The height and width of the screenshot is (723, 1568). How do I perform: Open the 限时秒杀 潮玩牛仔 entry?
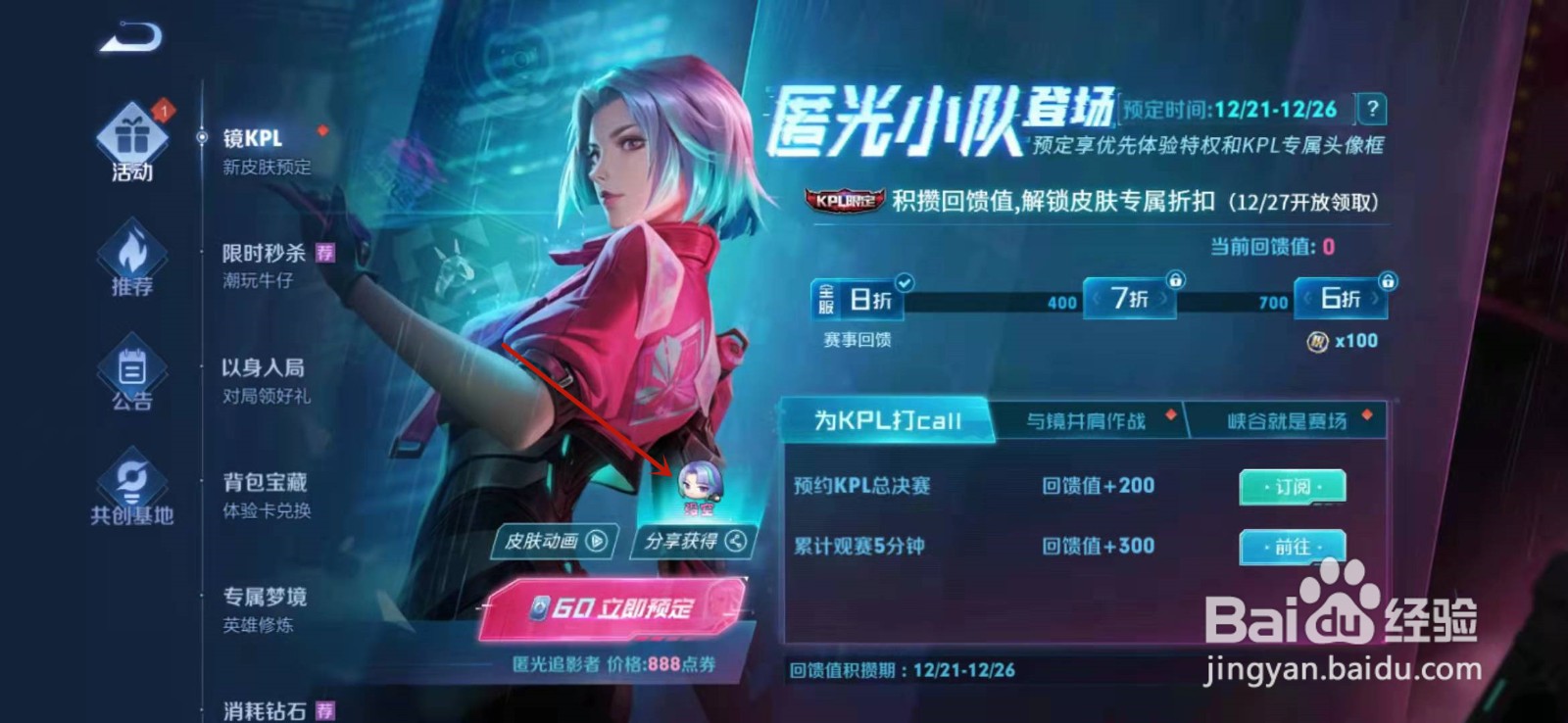point(265,265)
